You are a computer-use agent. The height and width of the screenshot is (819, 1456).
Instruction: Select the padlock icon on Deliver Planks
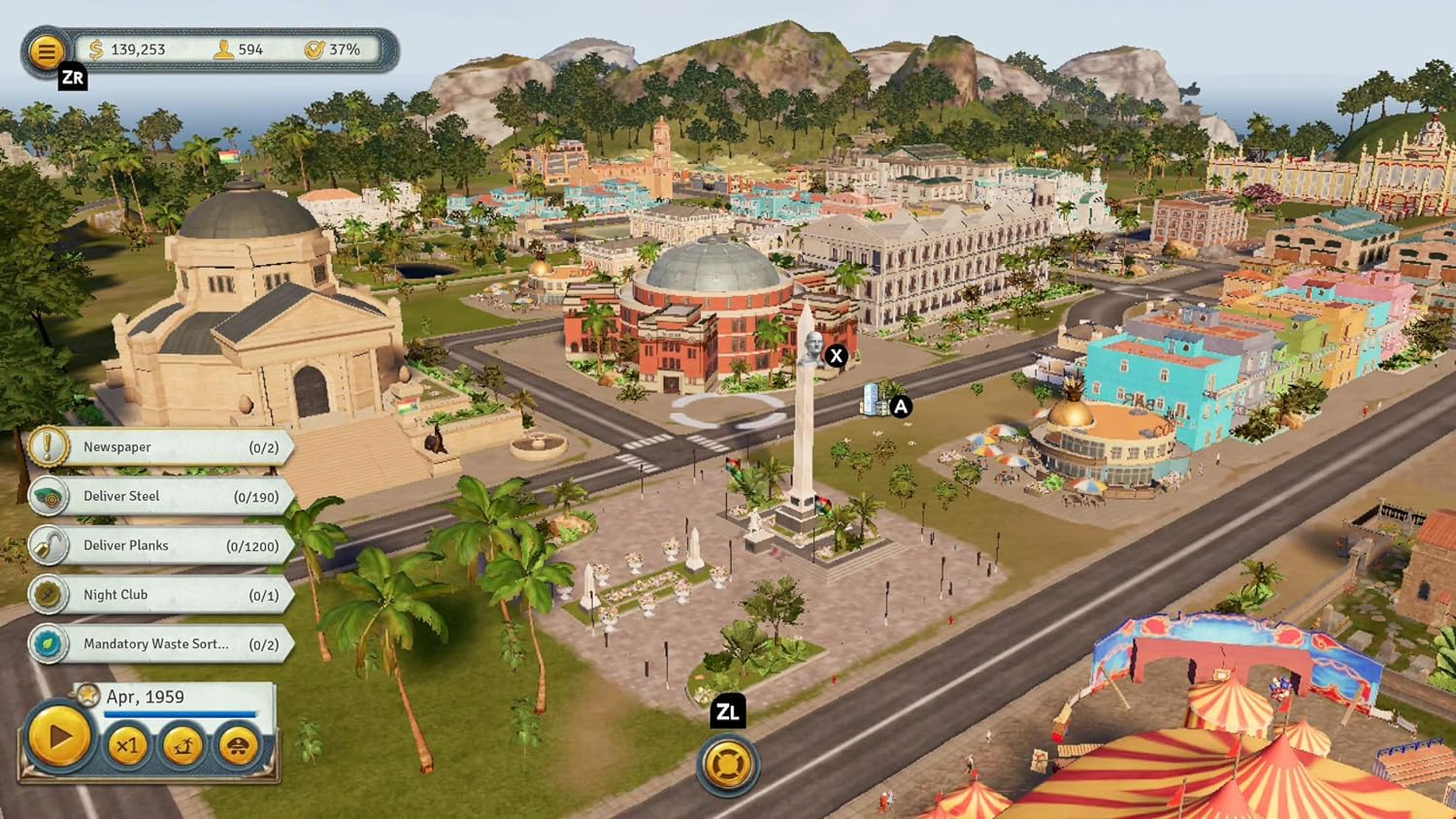pyautogui.click(x=48, y=545)
